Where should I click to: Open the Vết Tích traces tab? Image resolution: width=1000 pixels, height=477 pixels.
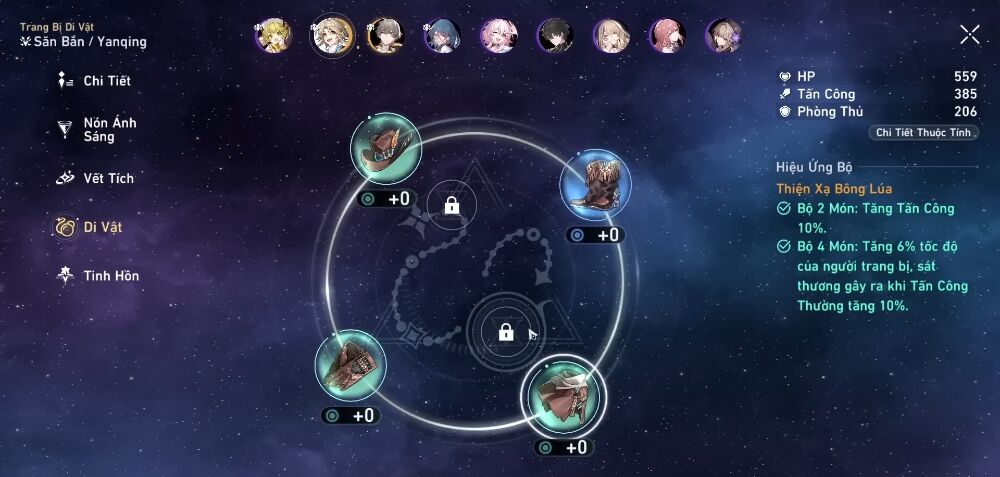tap(96, 178)
